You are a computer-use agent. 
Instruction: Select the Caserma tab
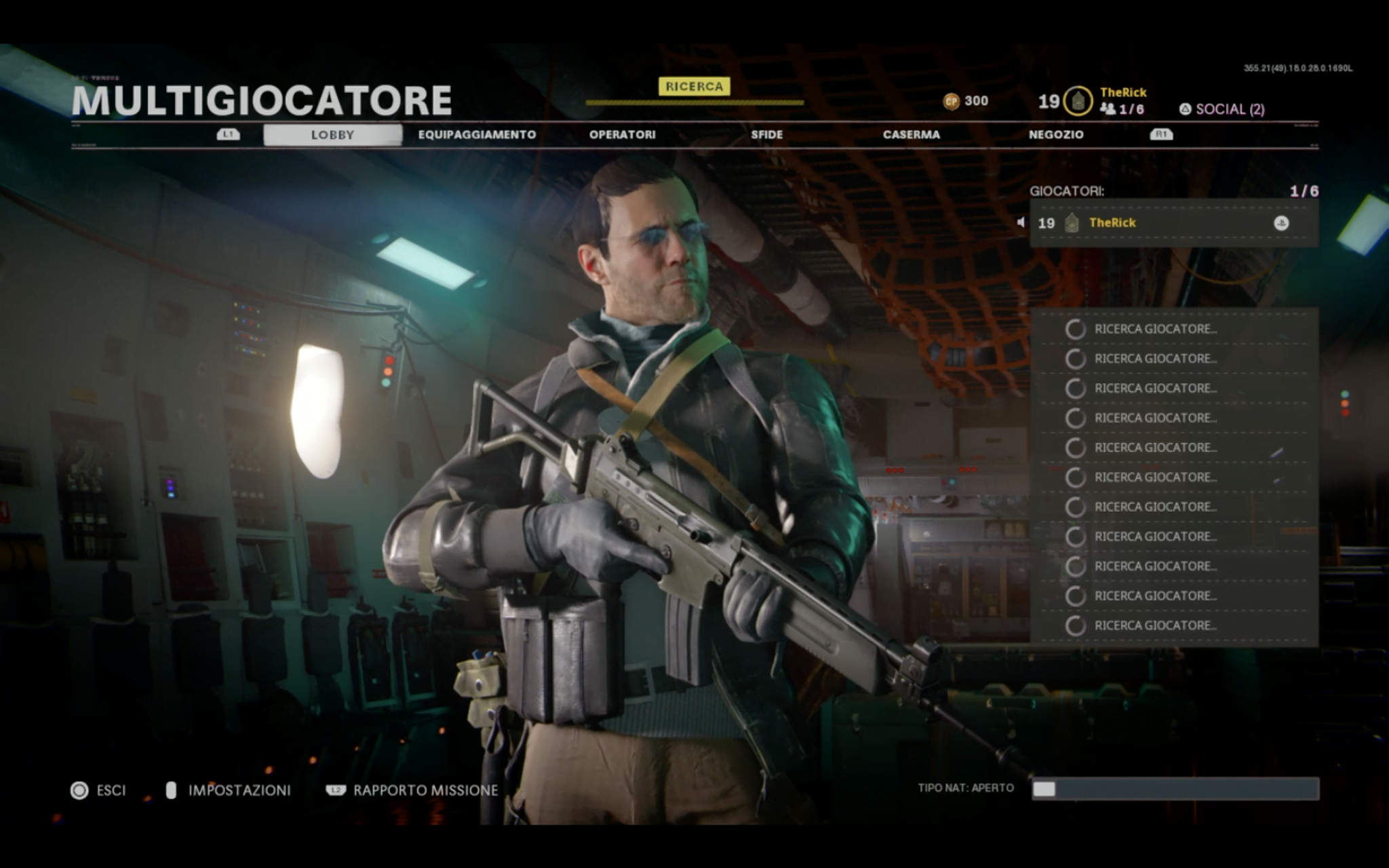point(911,134)
